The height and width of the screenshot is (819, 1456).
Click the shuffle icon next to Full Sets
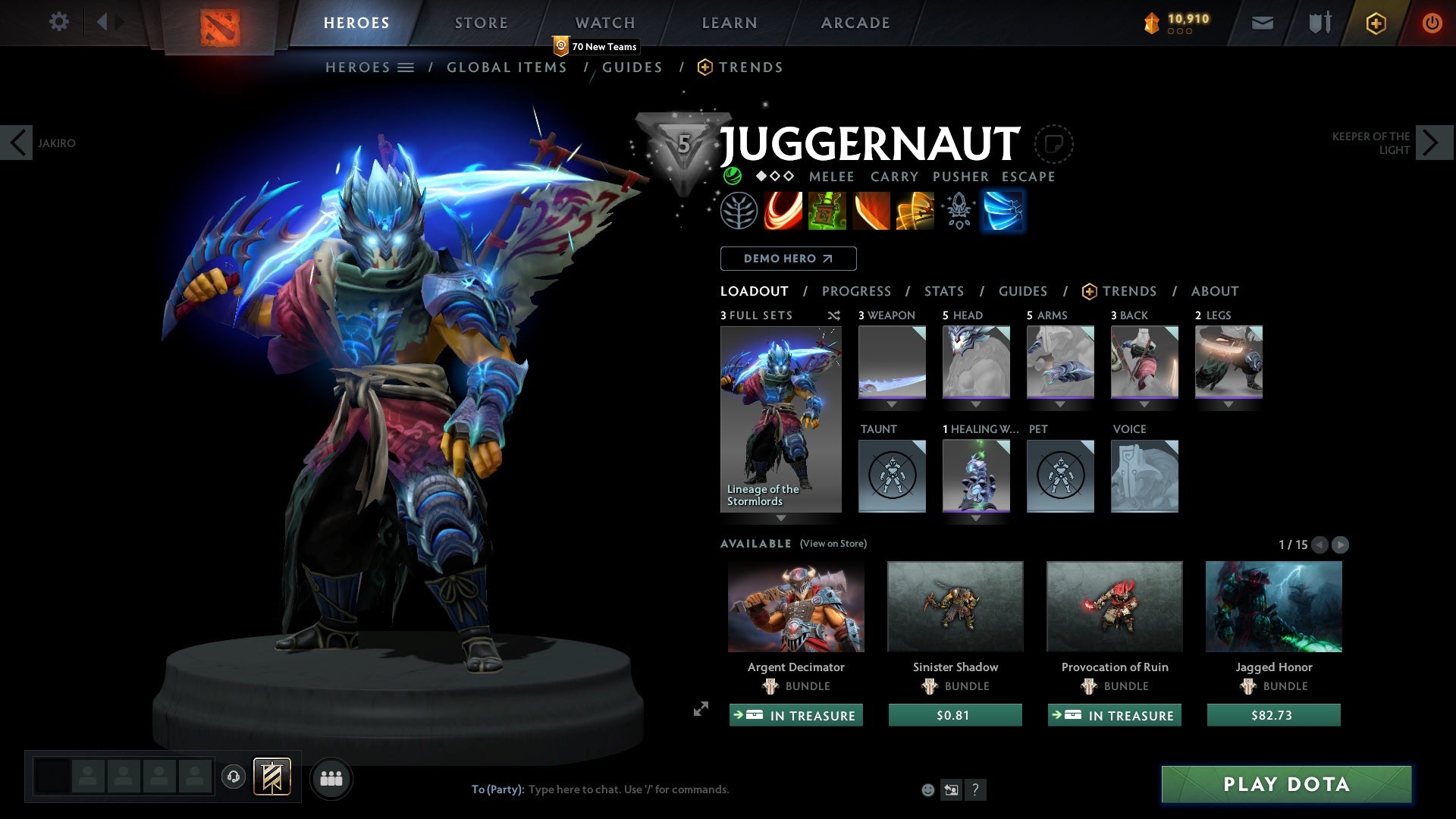pyautogui.click(x=834, y=315)
